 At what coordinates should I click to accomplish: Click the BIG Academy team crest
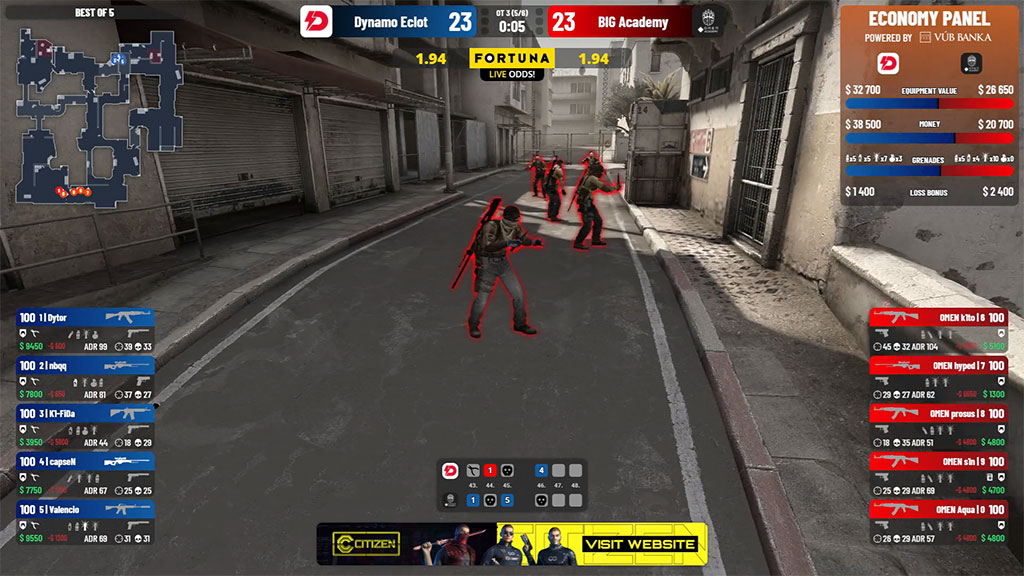coord(709,22)
